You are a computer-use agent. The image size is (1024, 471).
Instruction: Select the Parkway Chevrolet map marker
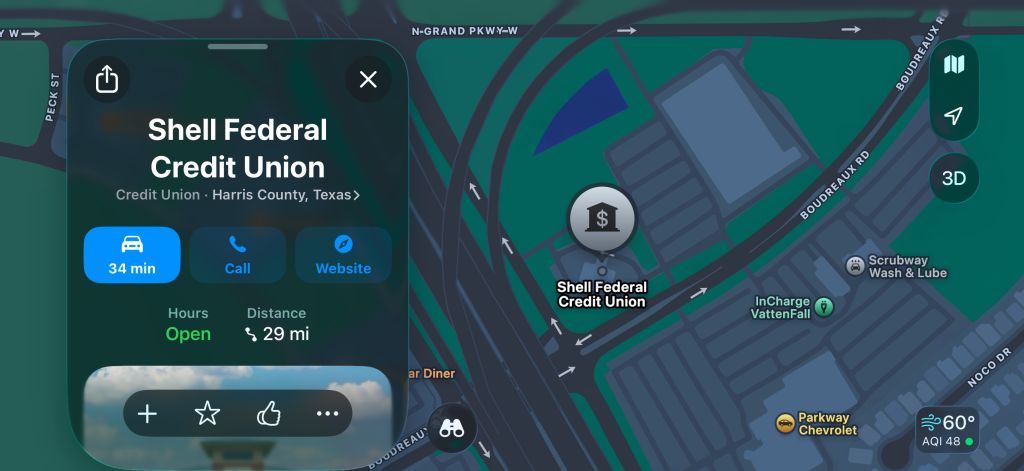pos(786,423)
